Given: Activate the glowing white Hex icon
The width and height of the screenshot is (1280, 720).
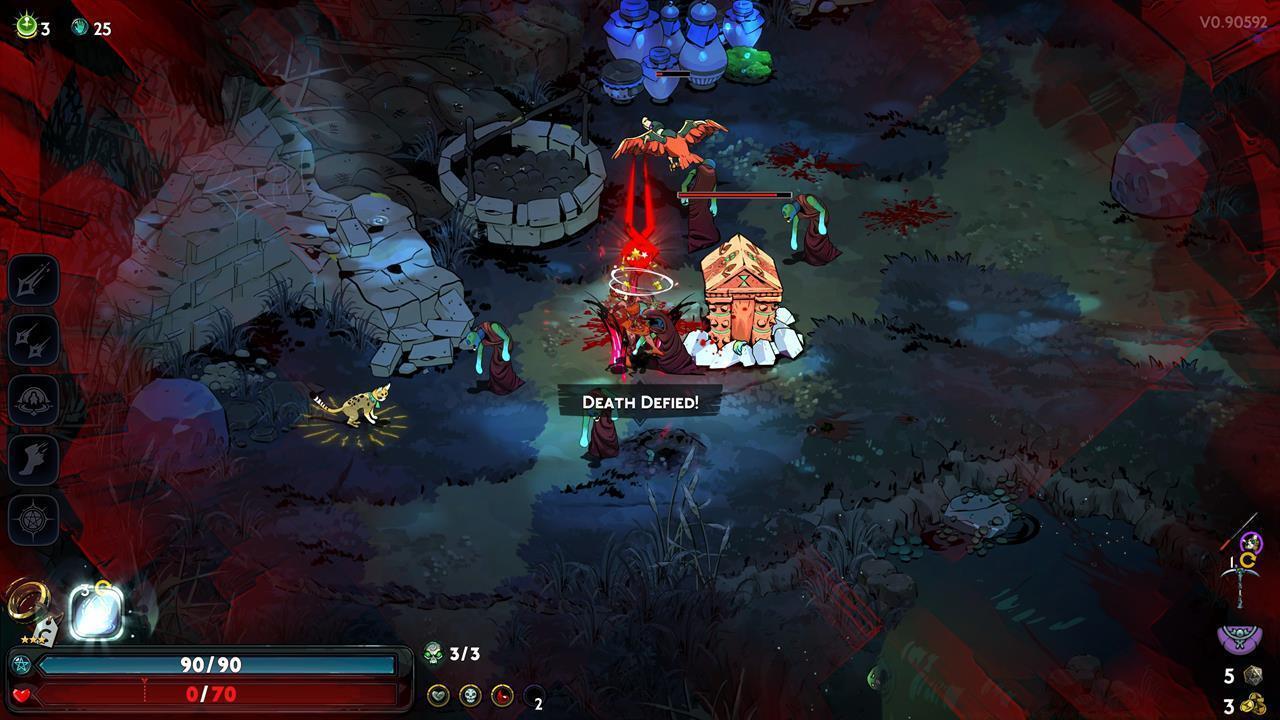Looking at the screenshot, I should tap(96, 611).
